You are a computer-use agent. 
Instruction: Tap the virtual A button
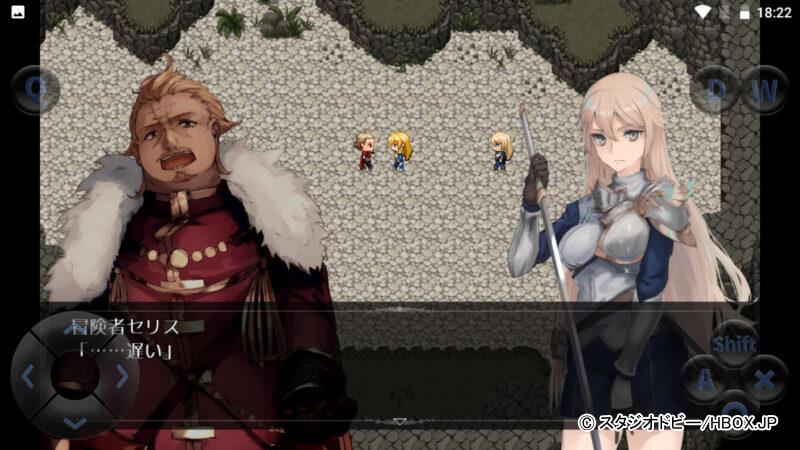click(x=705, y=380)
